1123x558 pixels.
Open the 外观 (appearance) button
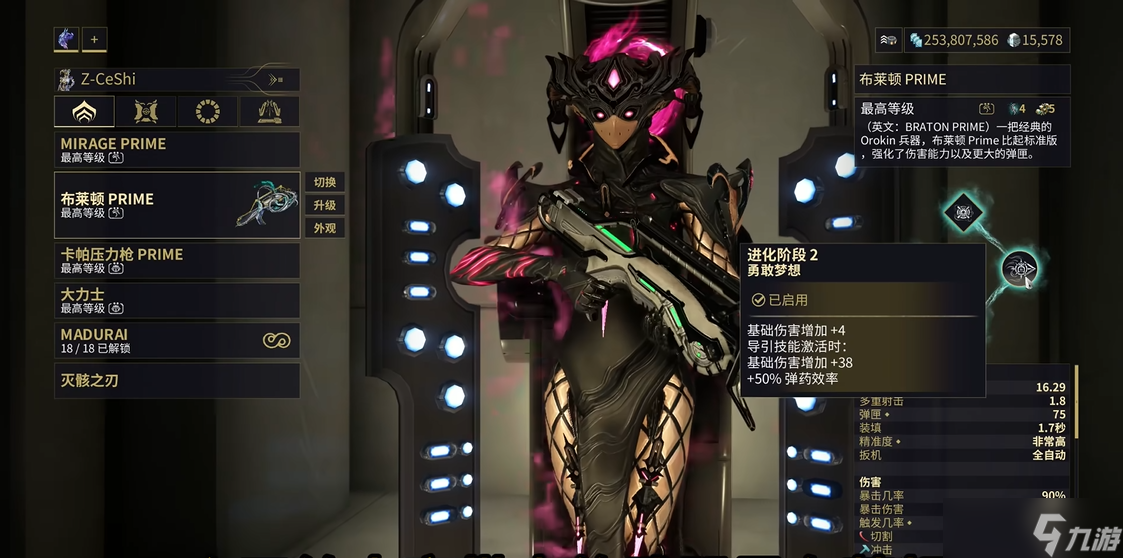pos(325,228)
